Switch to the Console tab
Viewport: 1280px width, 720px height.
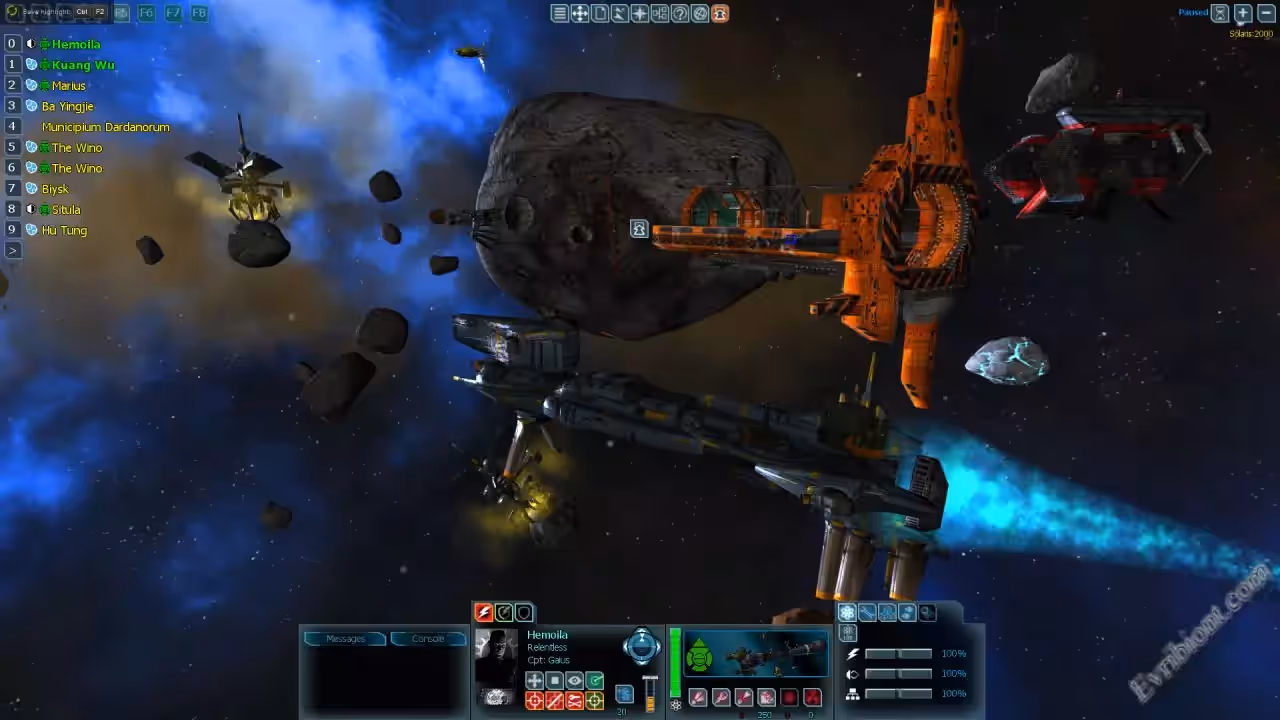point(428,638)
